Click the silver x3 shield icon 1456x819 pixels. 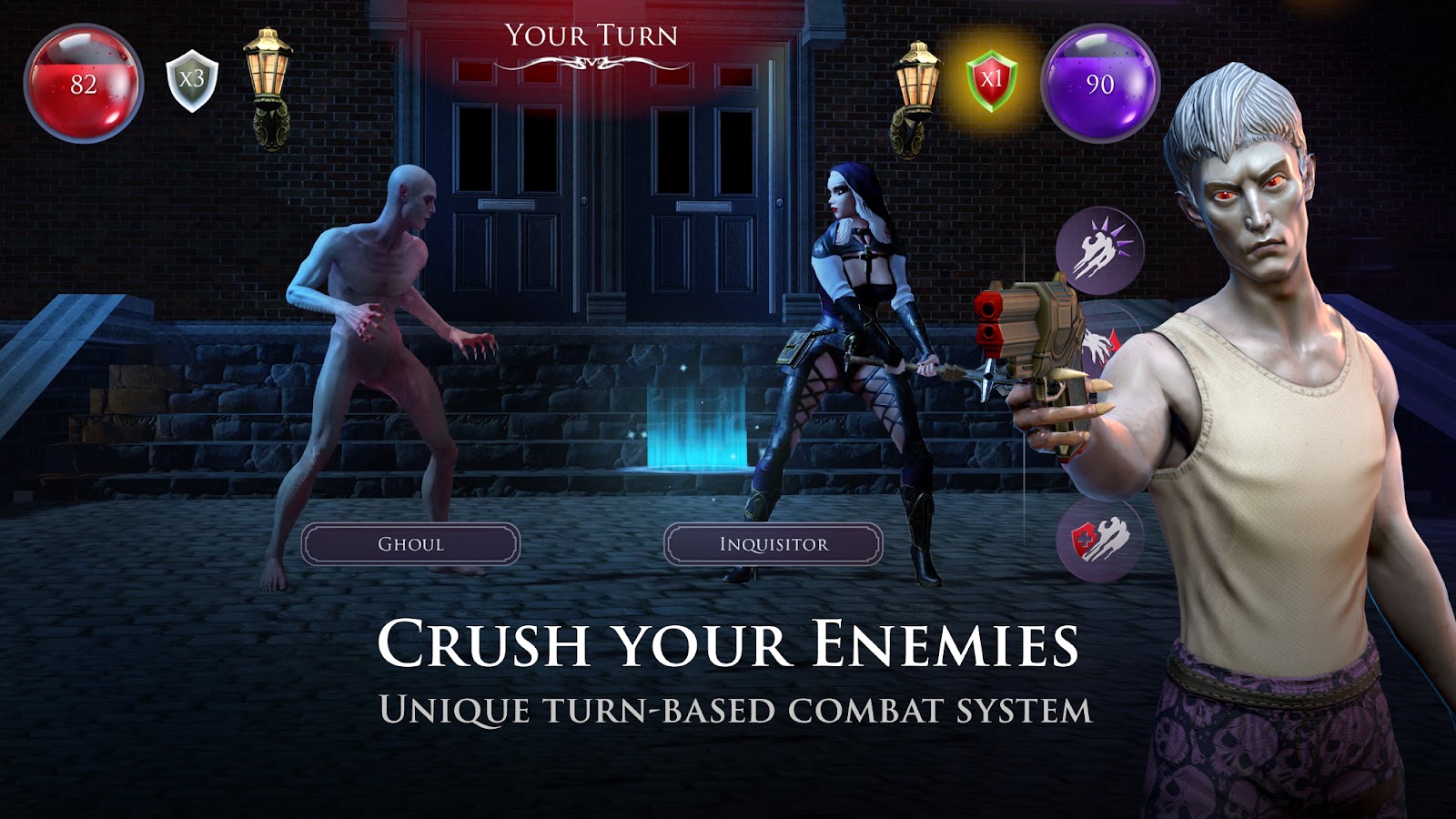pyautogui.click(x=192, y=81)
